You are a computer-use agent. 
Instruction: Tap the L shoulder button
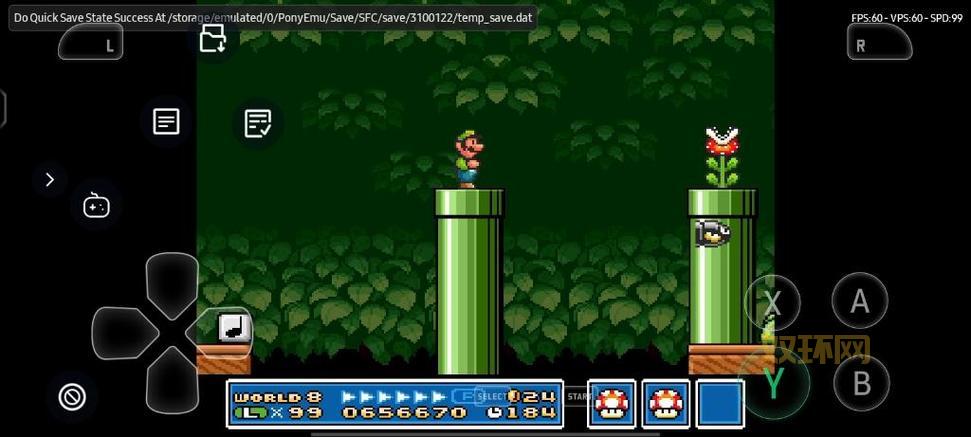91,43
